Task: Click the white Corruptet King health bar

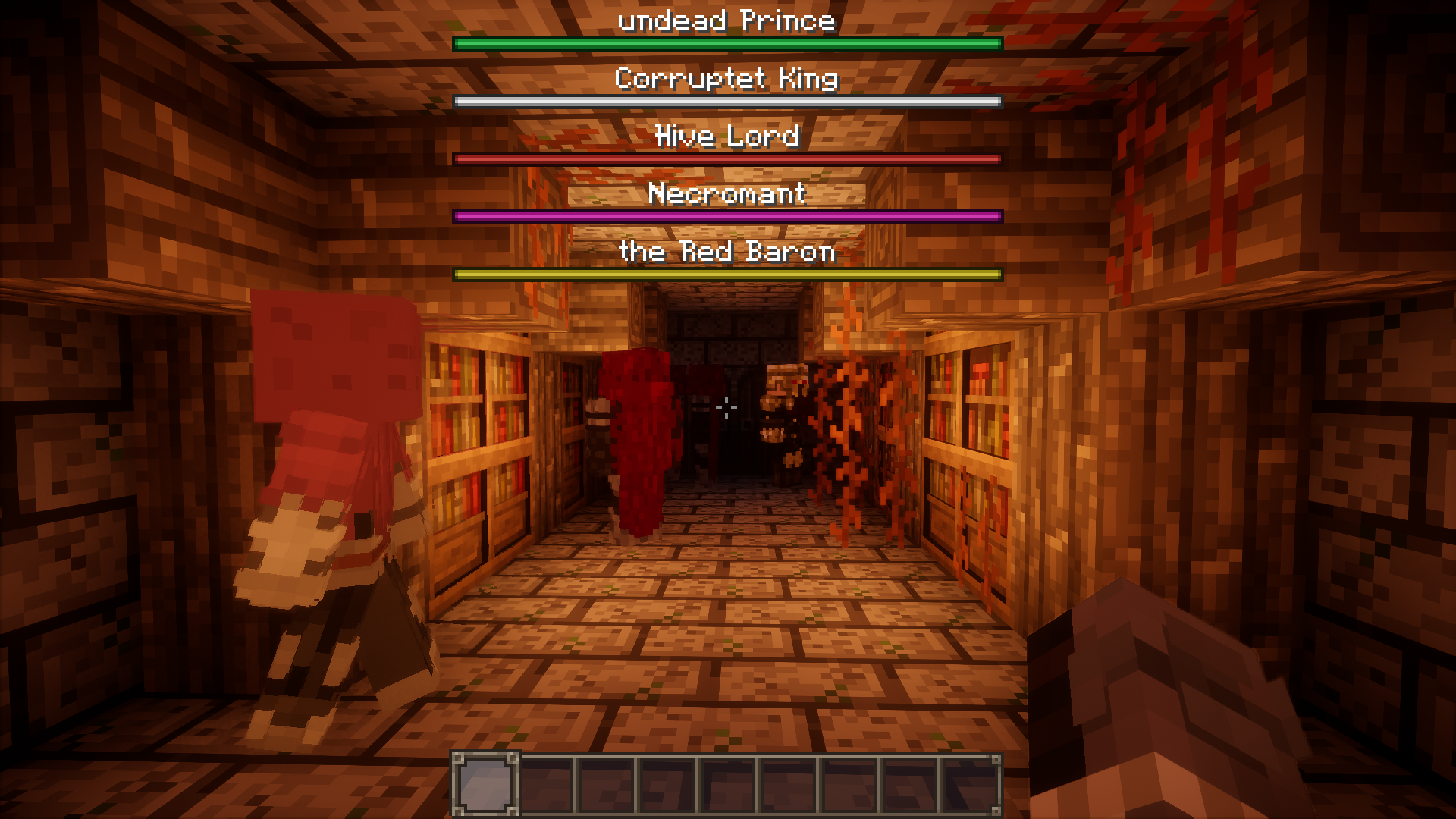Action: click(x=726, y=101)
